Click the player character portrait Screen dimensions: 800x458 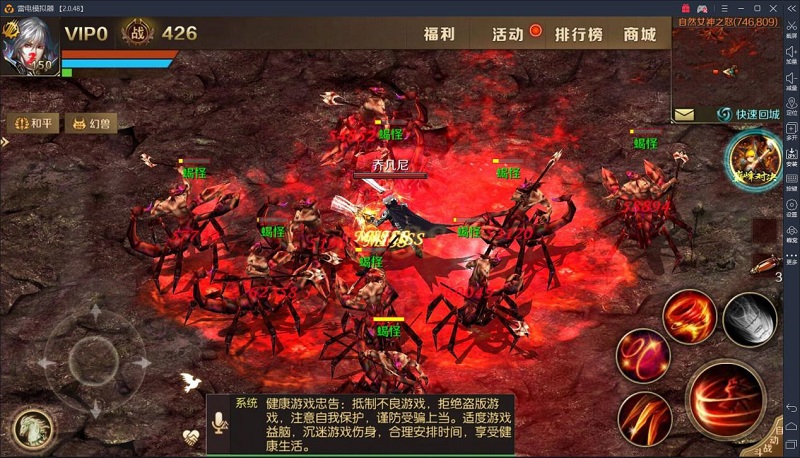29,45
